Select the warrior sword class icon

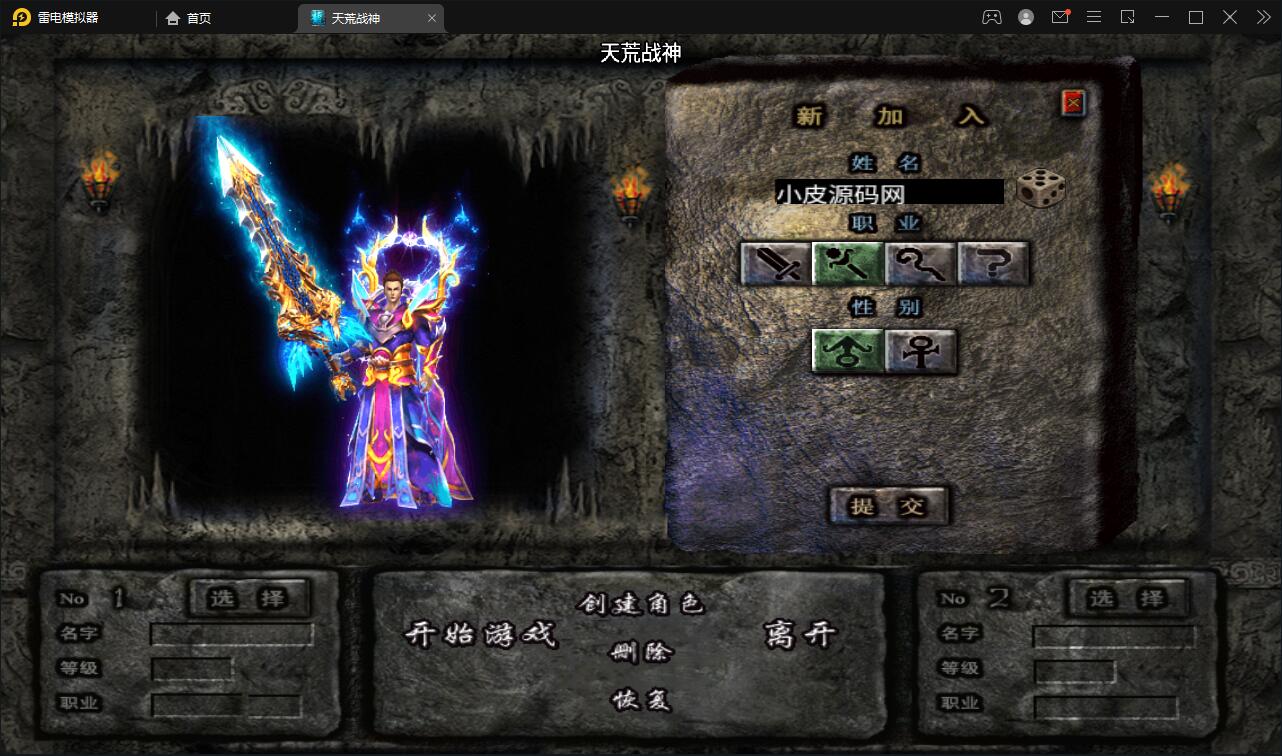pos(774,263)
